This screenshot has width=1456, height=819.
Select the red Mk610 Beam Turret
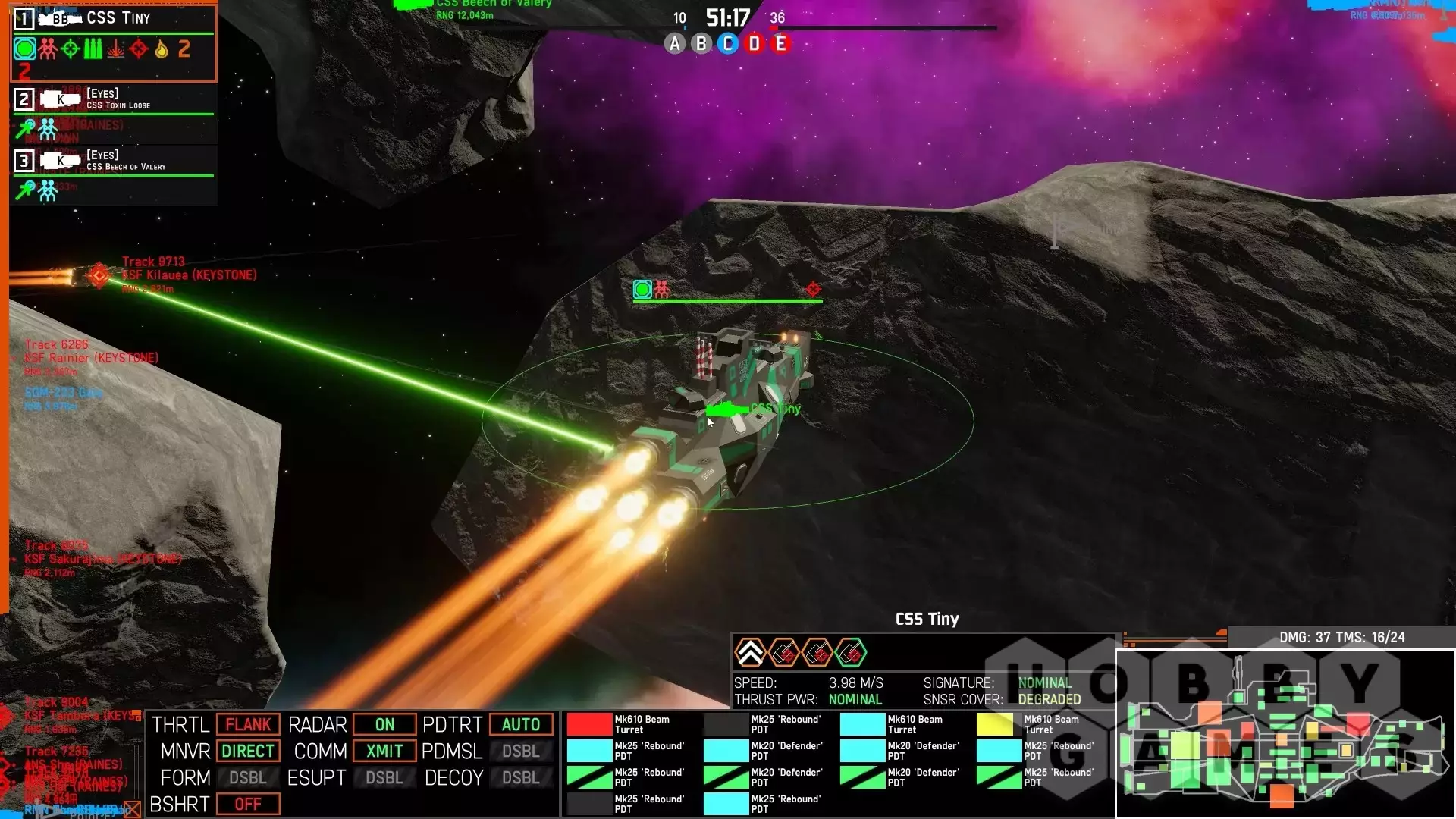tap(590, 724)
